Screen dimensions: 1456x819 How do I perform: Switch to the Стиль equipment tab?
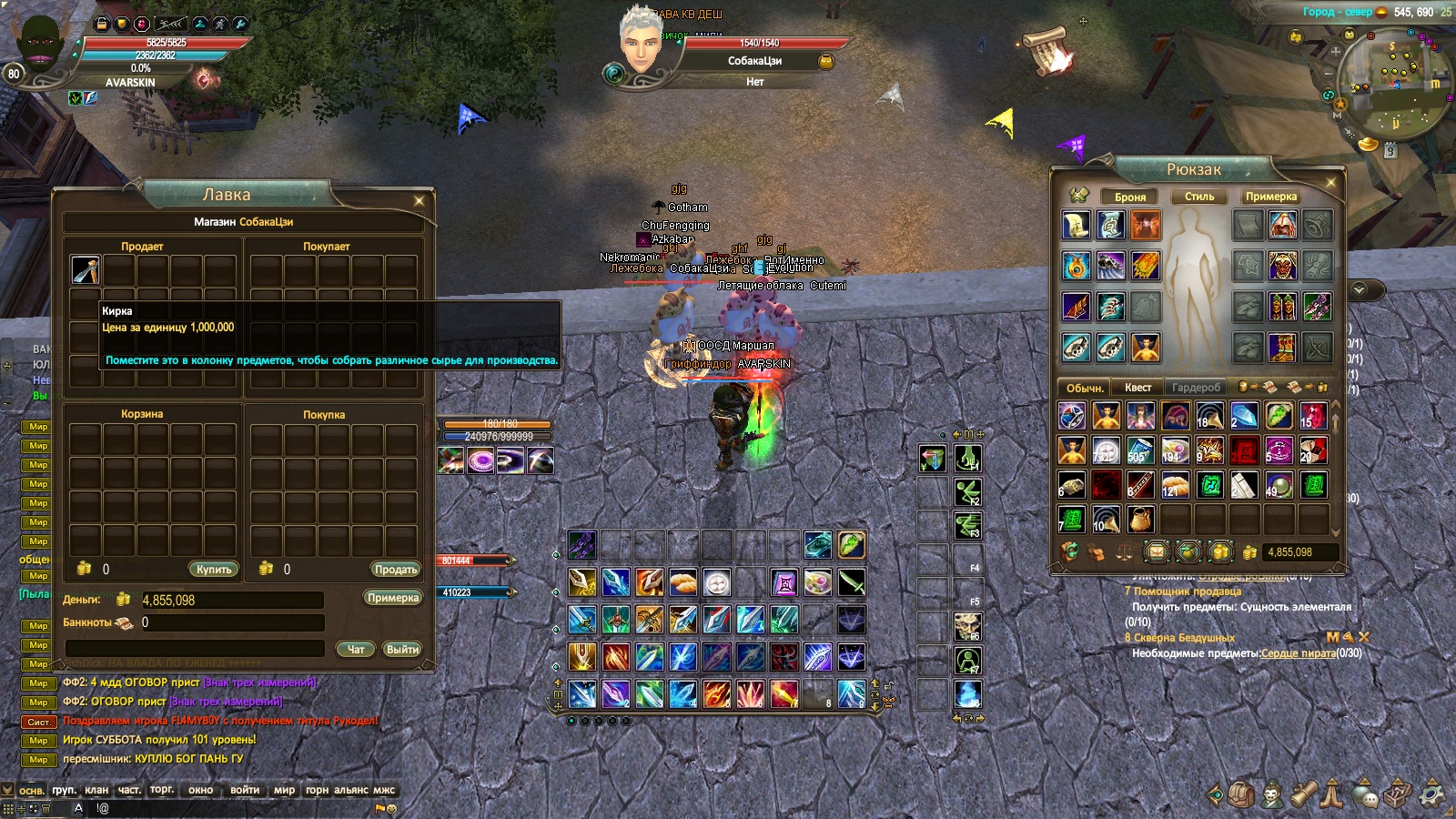(1199, 197)
